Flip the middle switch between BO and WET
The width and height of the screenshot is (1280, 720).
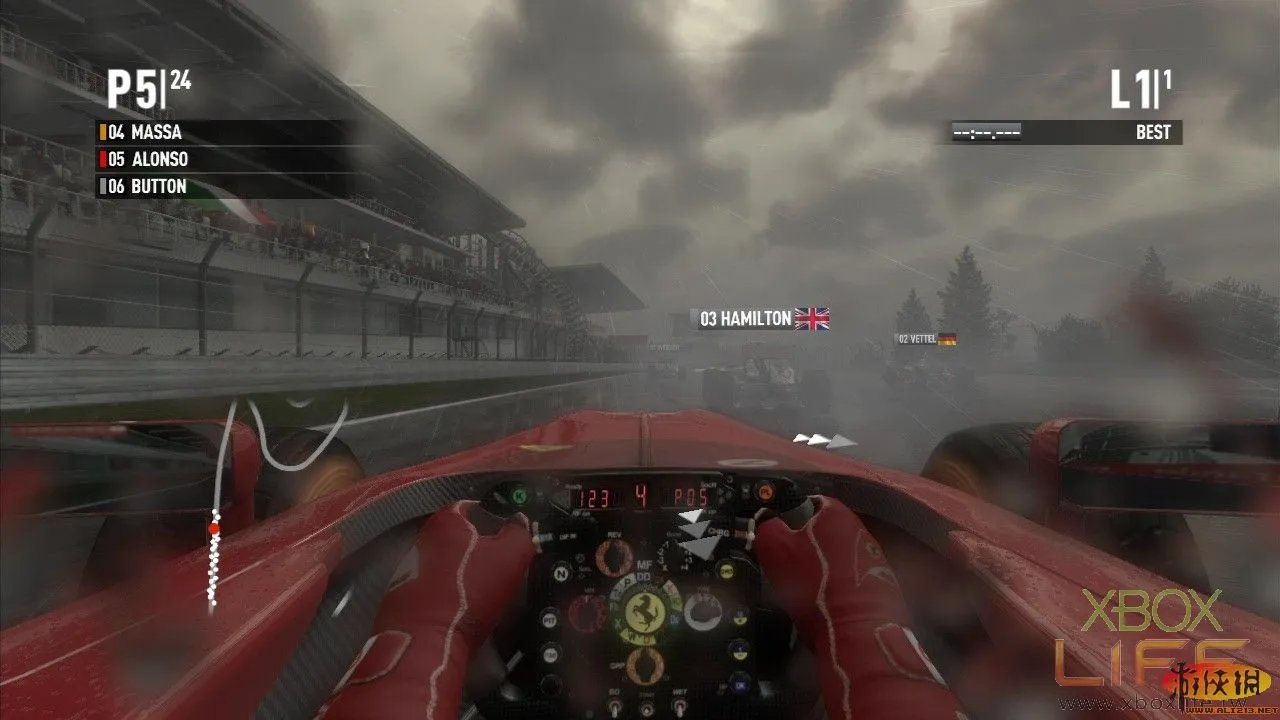646,709
